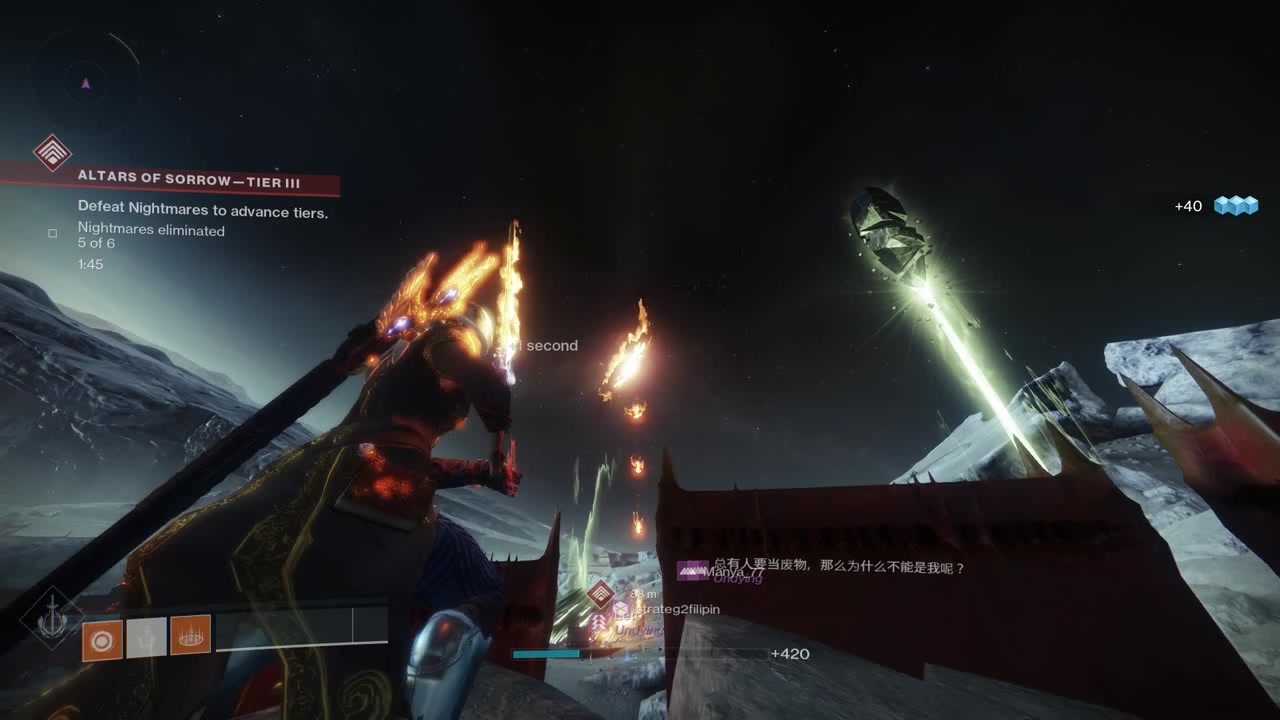
Task: Select the Manya_77 player nameplate
Action: (731, 572)
